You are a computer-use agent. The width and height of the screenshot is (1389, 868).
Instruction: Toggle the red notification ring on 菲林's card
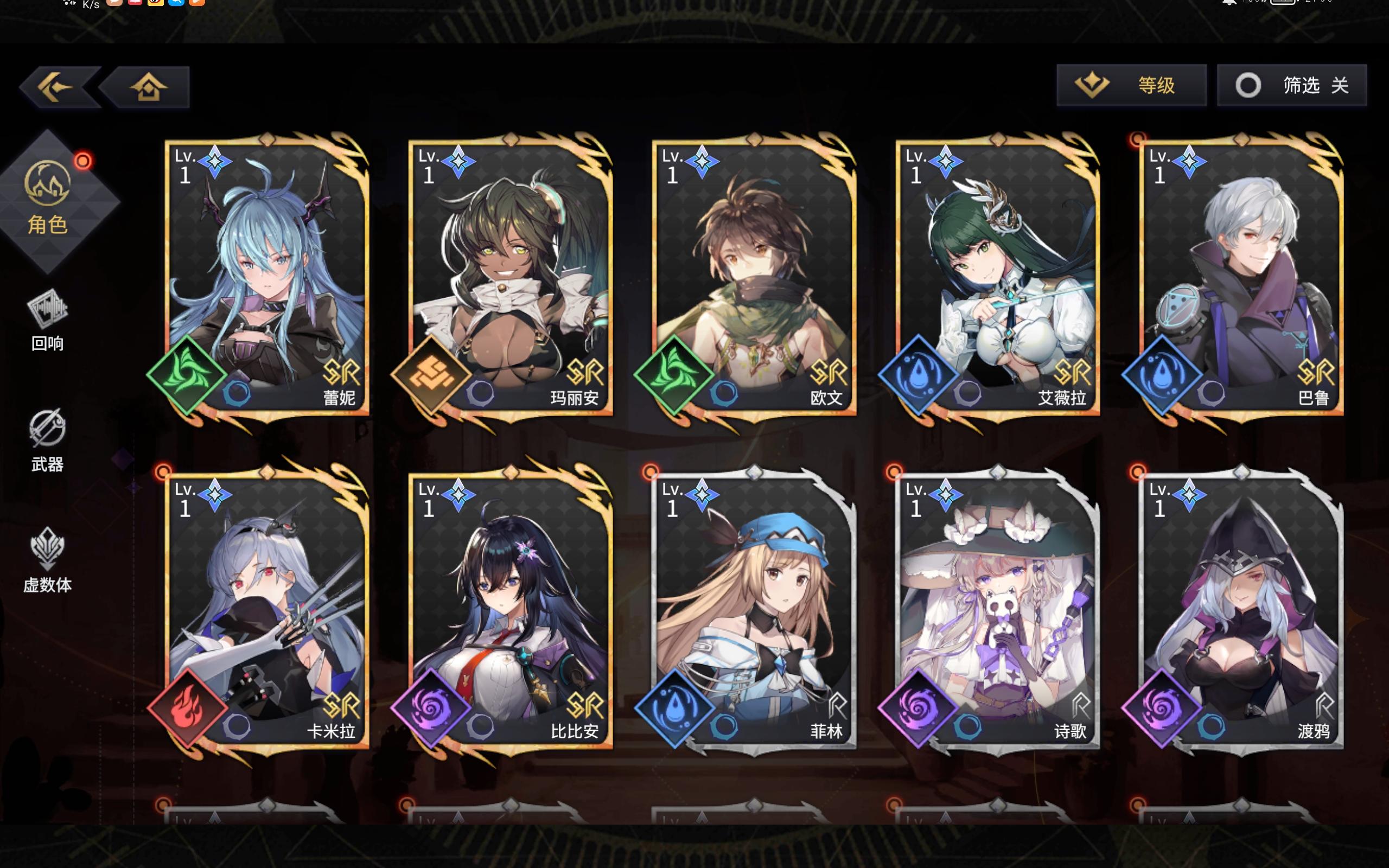(x=652, y=471)
